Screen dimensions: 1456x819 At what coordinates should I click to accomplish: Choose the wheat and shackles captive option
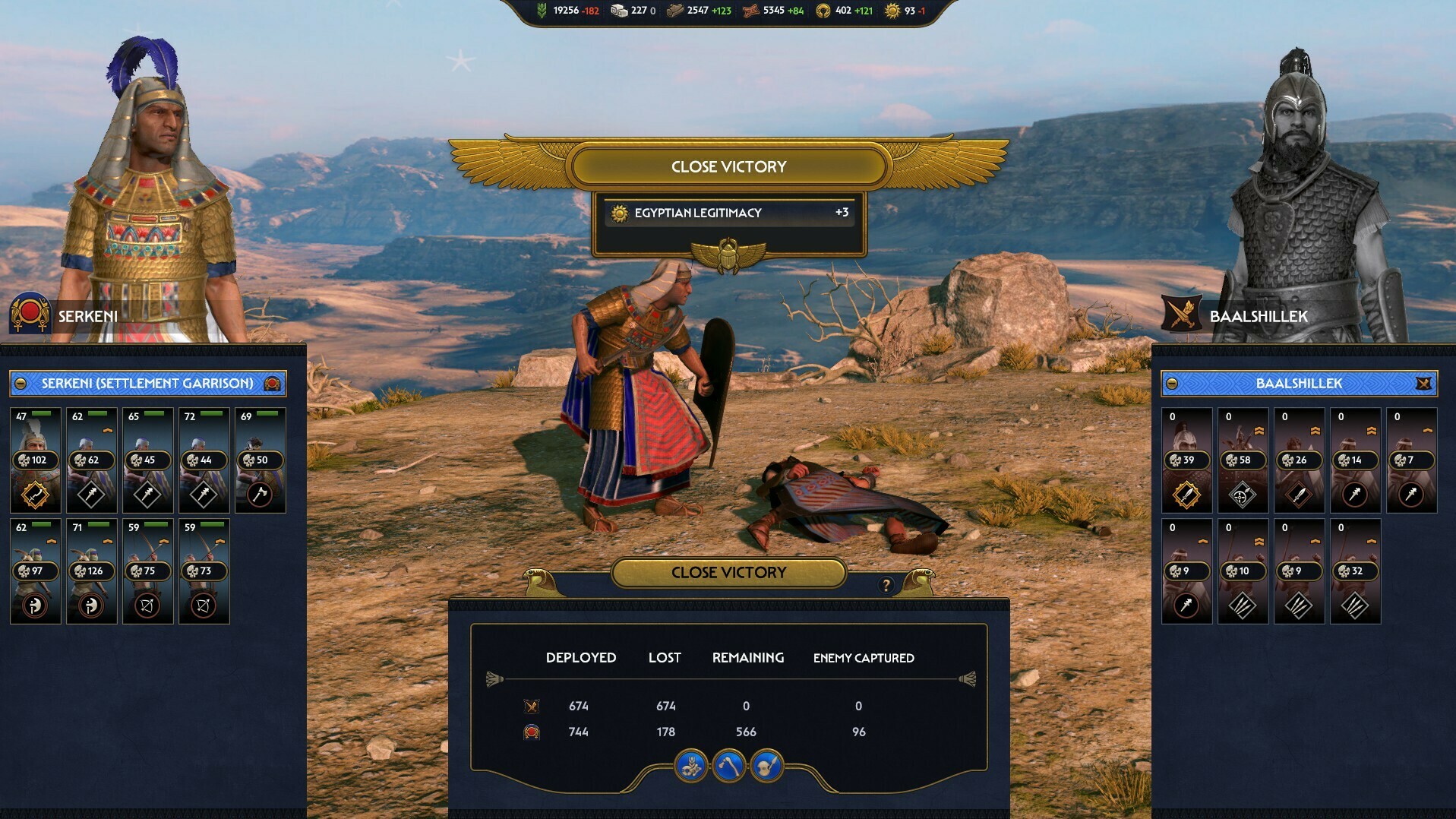tap(690, 766)
